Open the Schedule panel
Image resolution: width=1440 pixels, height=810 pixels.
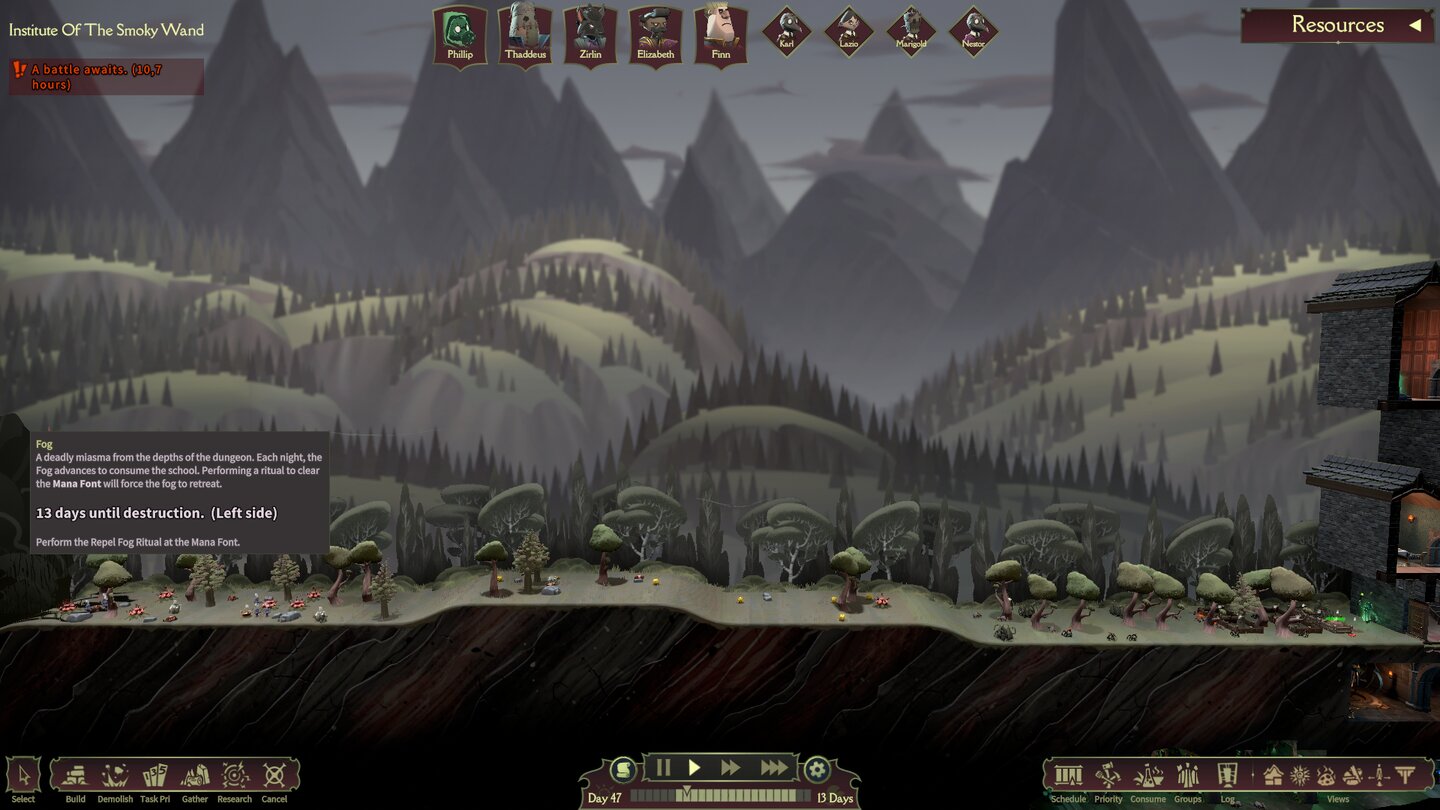pyautogui.click(x=1068, y=776)
